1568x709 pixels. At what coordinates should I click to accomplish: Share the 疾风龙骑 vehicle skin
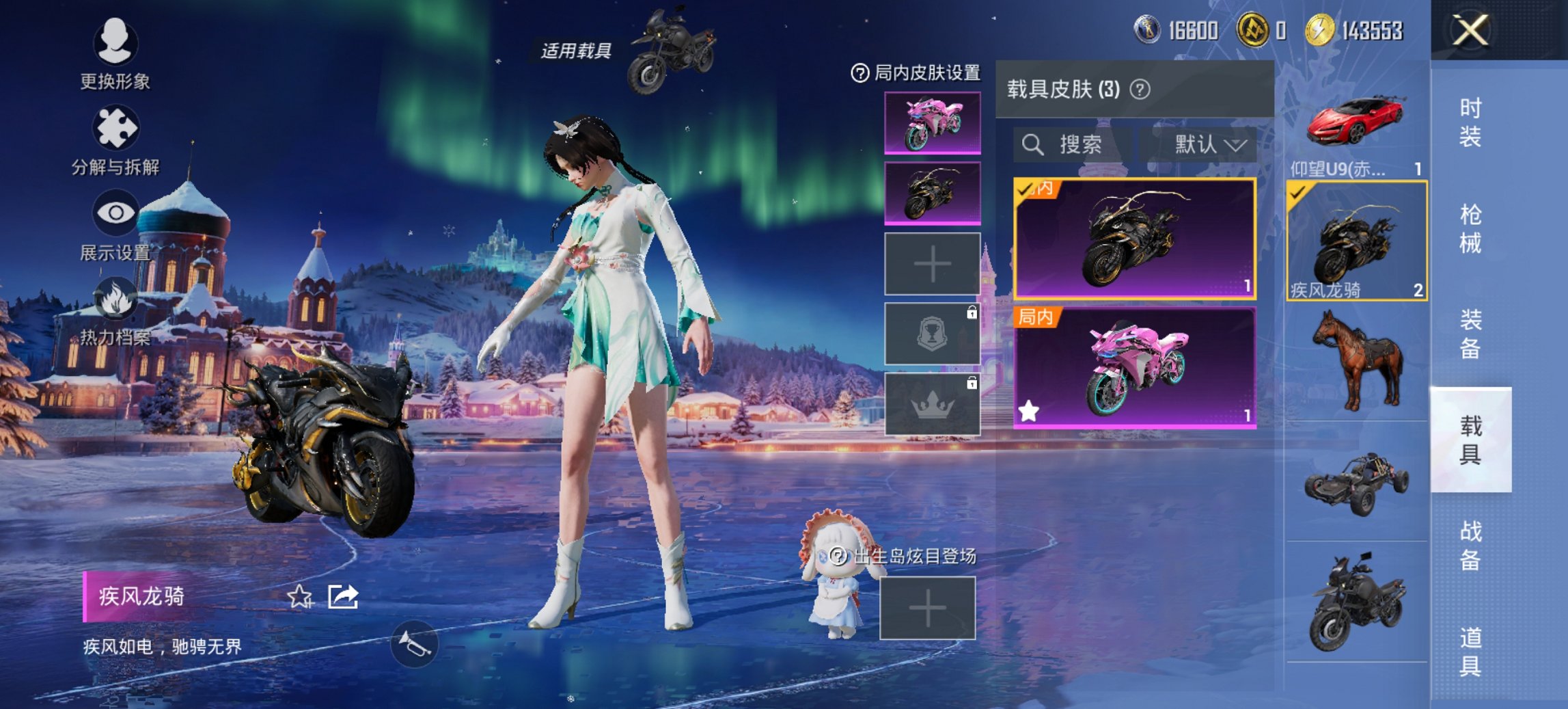click(344, 597)
